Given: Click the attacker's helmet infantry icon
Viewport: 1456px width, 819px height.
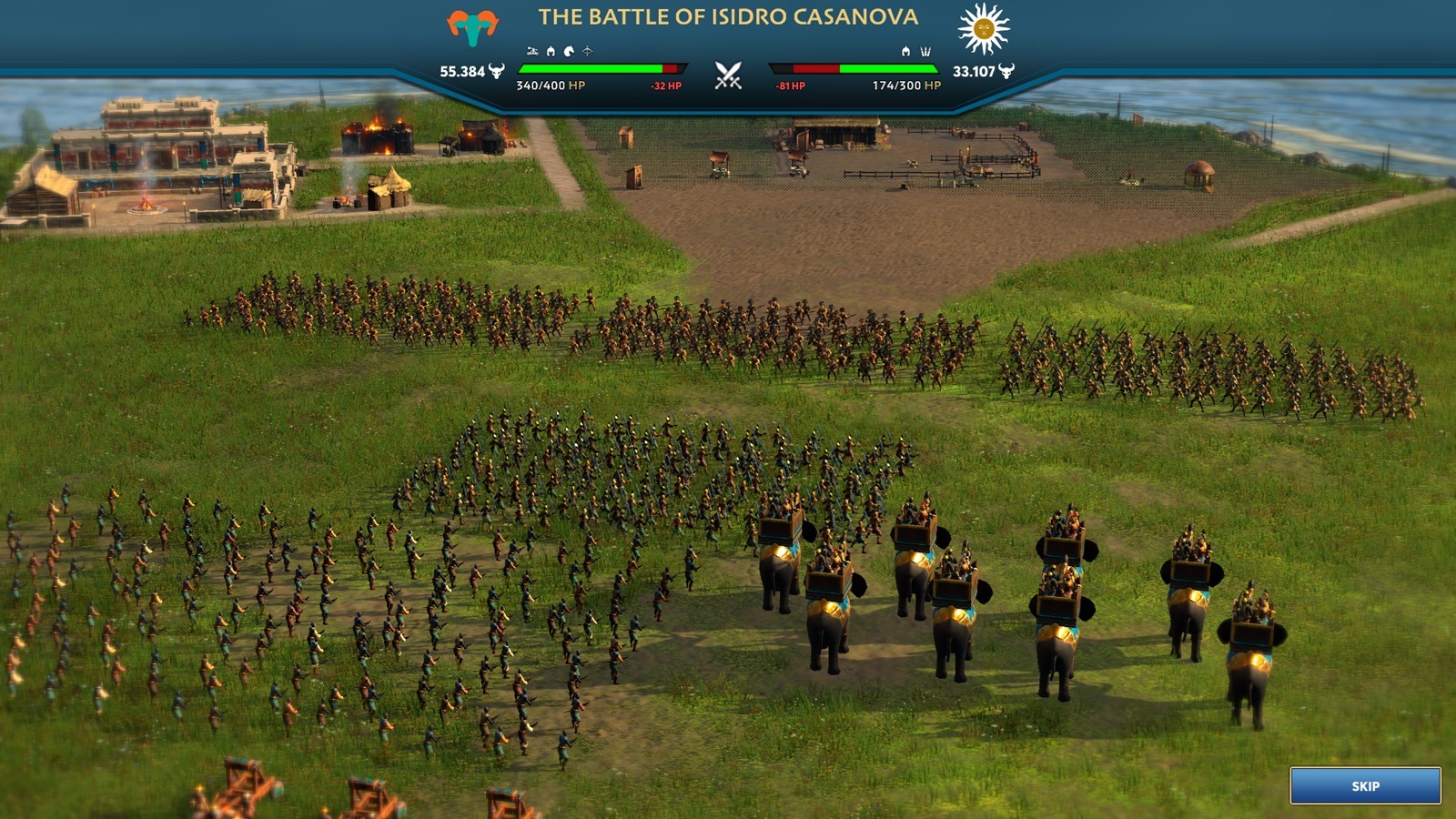Looking at the screenshot, I should (x=551, y=51).
